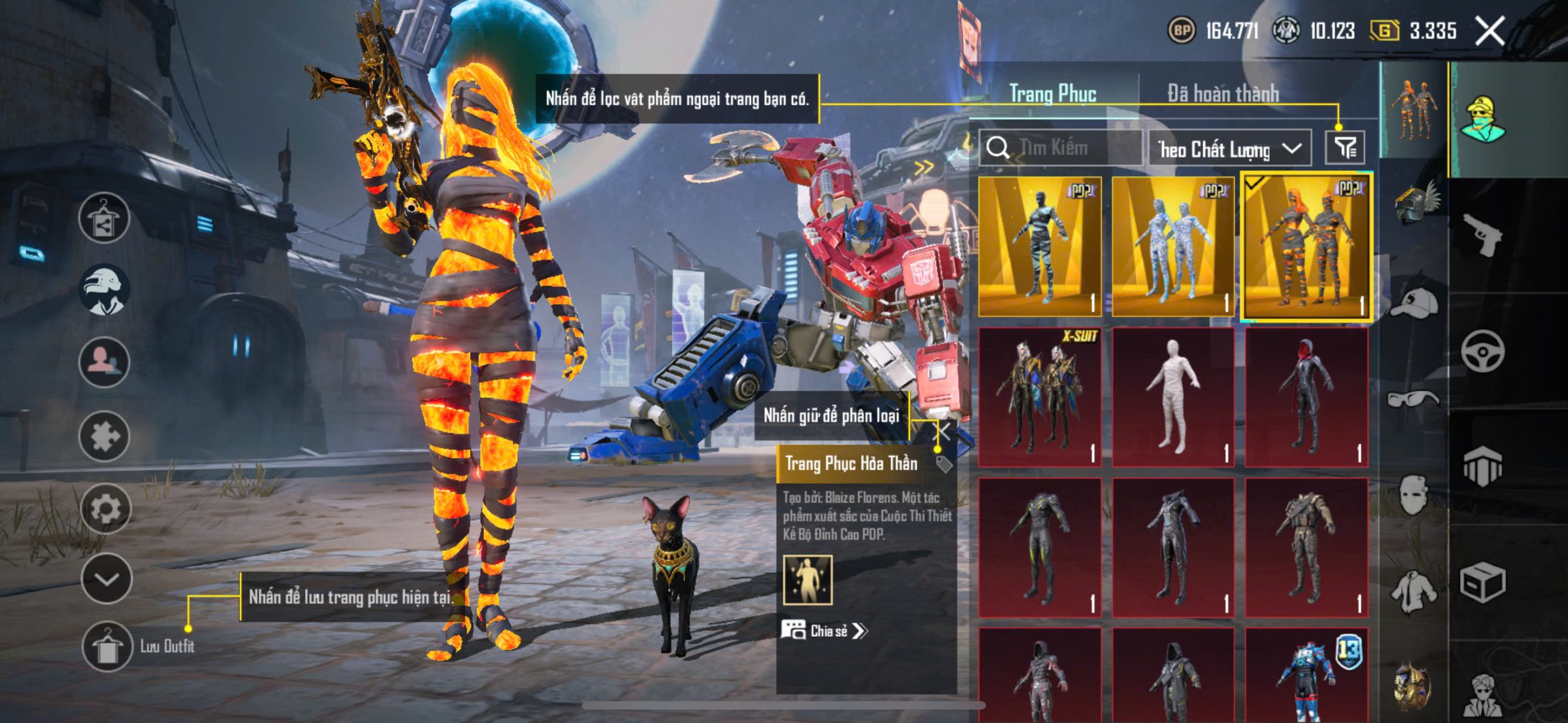
Task: Select the baseball cap headwear category
Action: [1413, 302]
